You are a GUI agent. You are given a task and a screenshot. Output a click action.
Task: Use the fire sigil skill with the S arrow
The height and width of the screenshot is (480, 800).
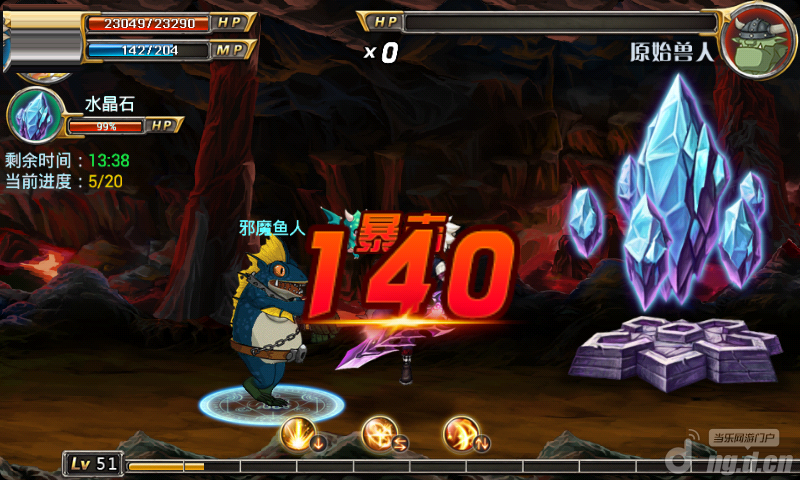click(380, 434)
